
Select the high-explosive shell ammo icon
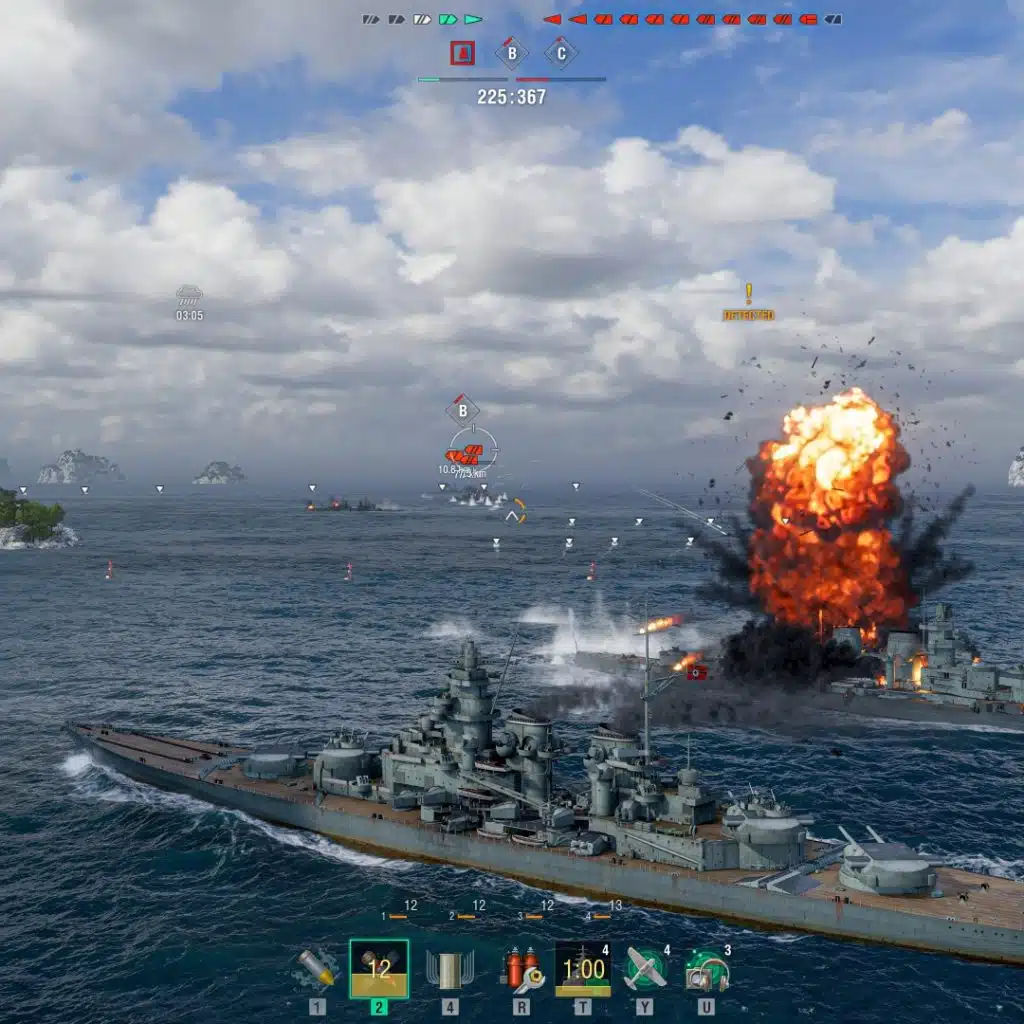click(x=317, y=968)
